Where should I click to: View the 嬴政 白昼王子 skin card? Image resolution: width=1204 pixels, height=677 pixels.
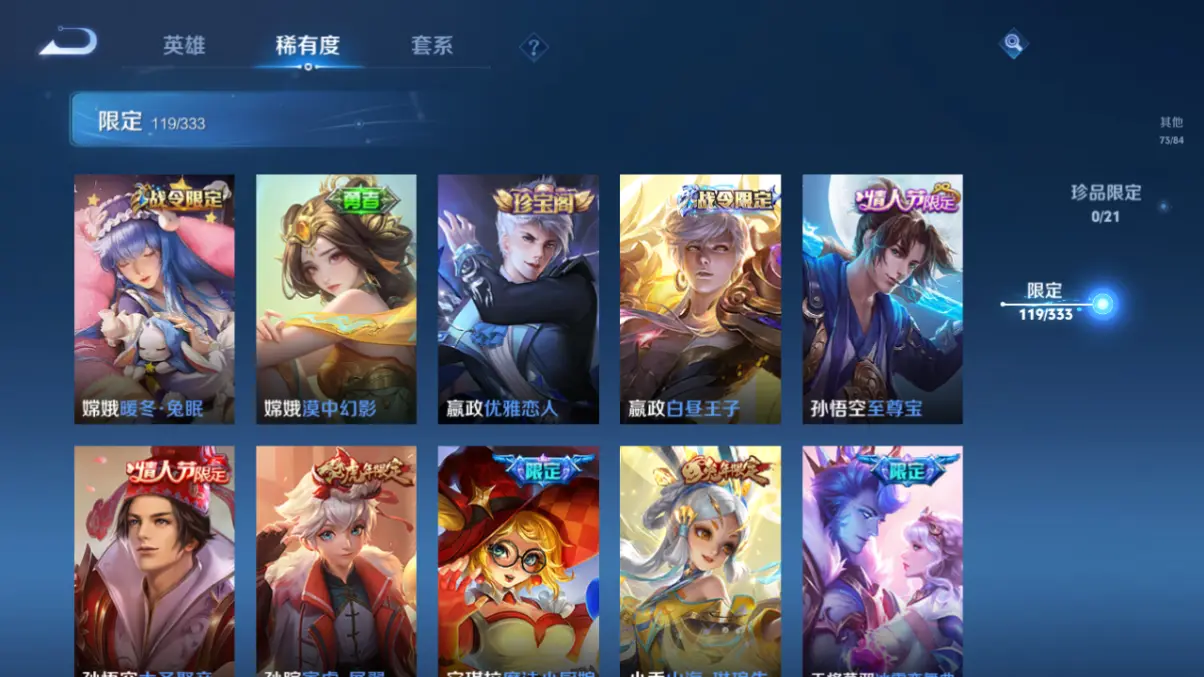700,299
